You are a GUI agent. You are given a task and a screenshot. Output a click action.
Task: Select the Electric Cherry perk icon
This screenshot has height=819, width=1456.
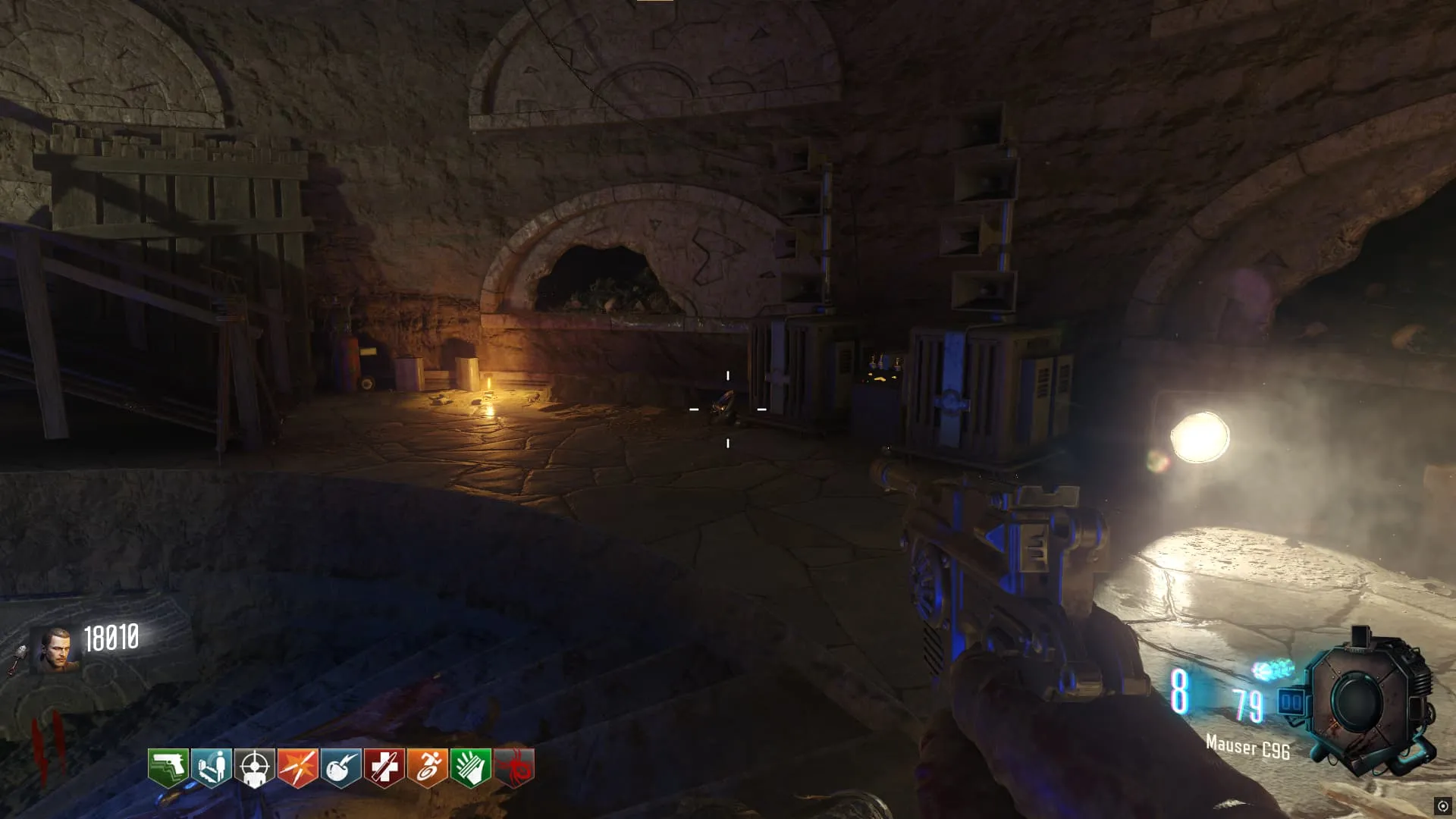[341, 768]
